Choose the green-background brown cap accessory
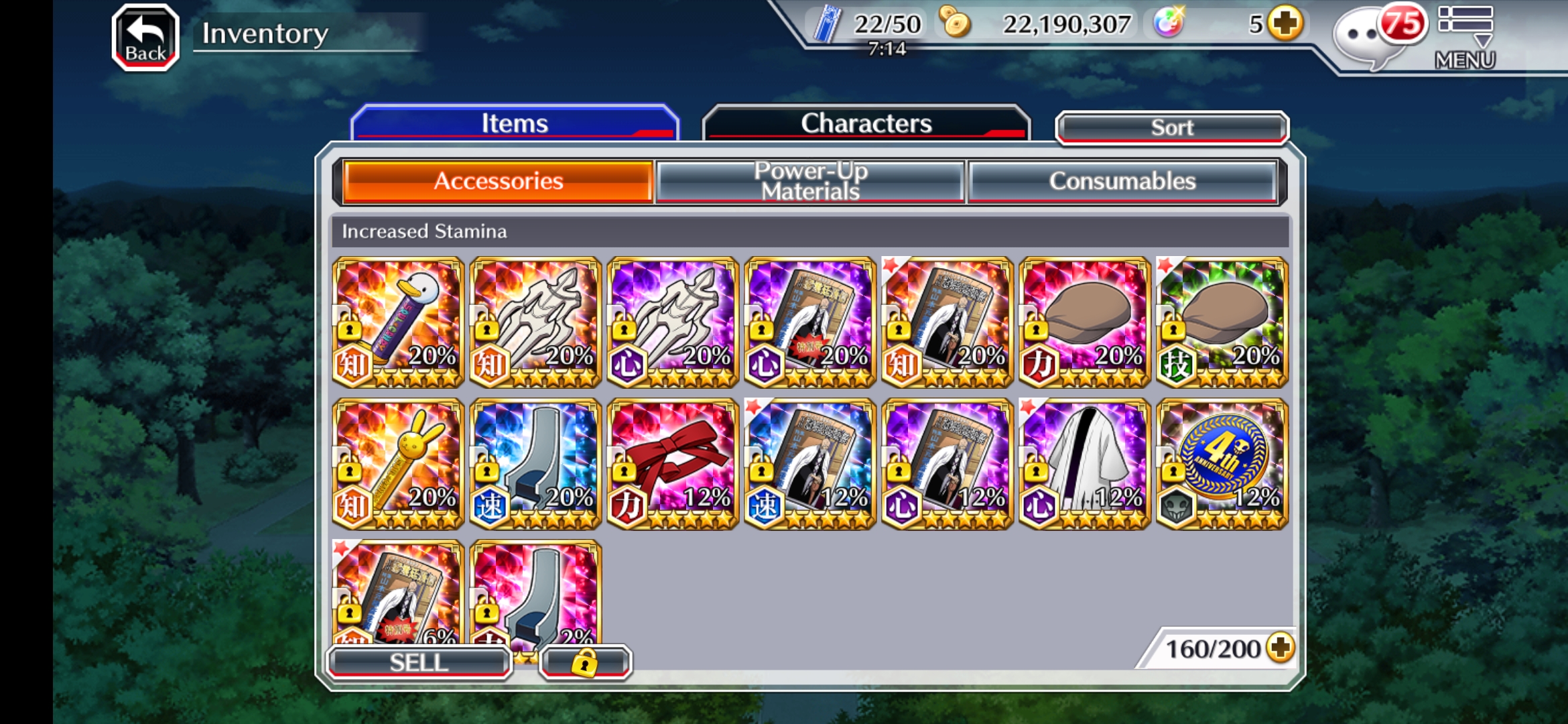This screenshot has width=1568, height=724. click(1222, 322)
